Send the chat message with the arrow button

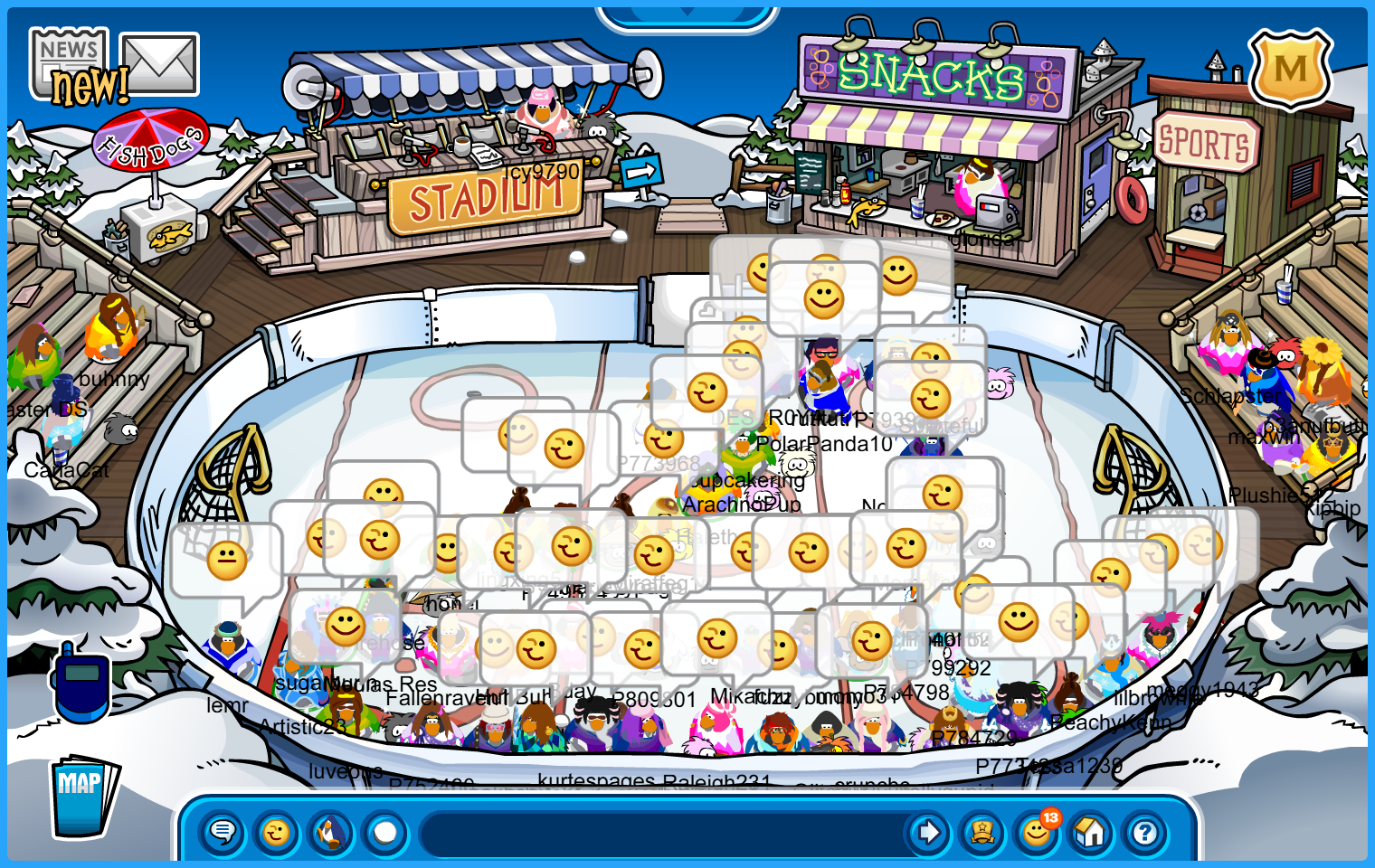(928, 832)
